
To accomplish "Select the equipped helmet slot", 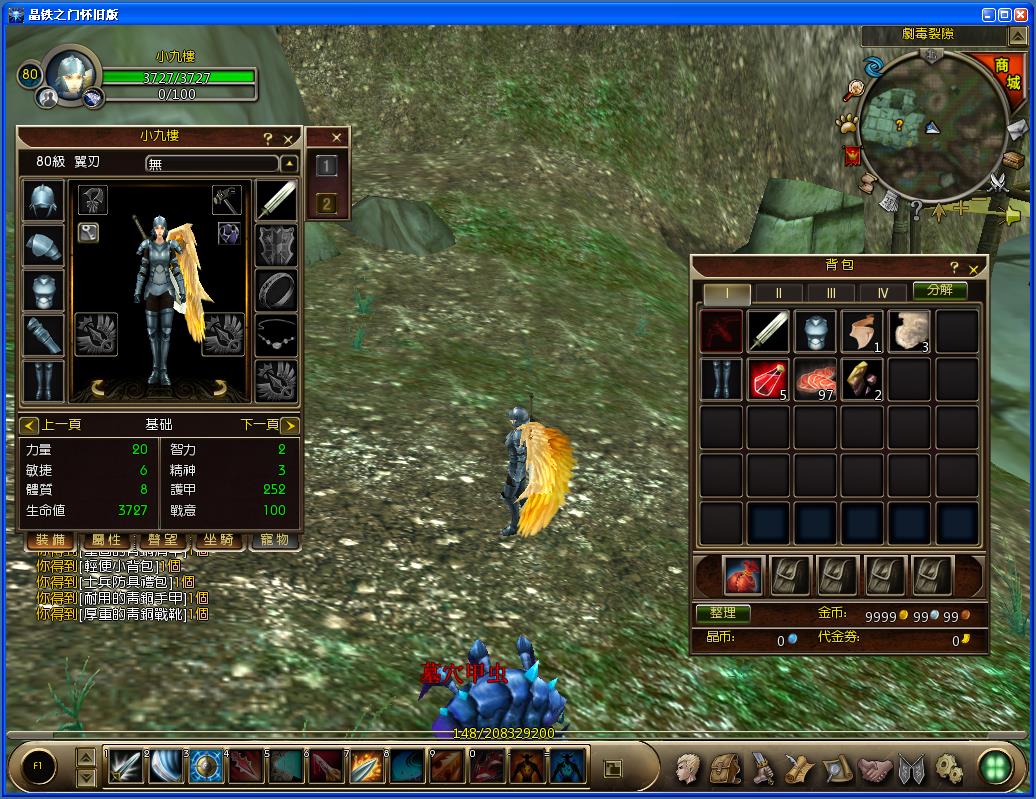I will 43,201.
